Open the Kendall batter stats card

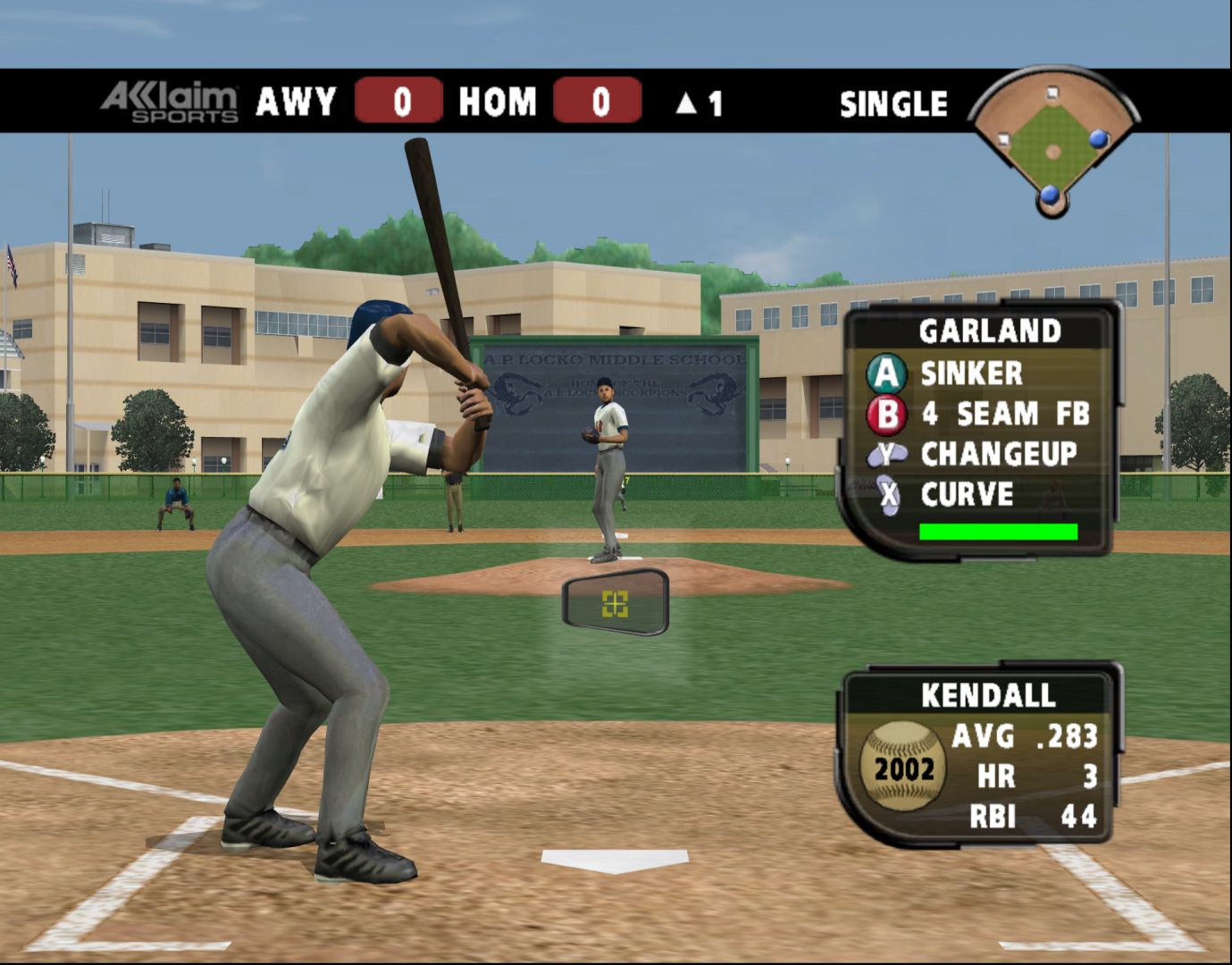[978, 755]
